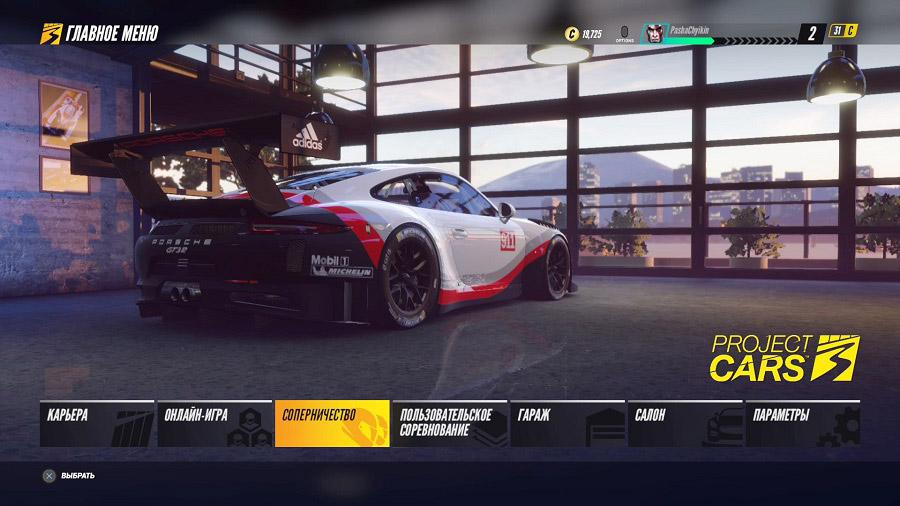Choose the highlighted Соперничество tile
This screenshot has width=900, height=506.
[x=332, y=423]
